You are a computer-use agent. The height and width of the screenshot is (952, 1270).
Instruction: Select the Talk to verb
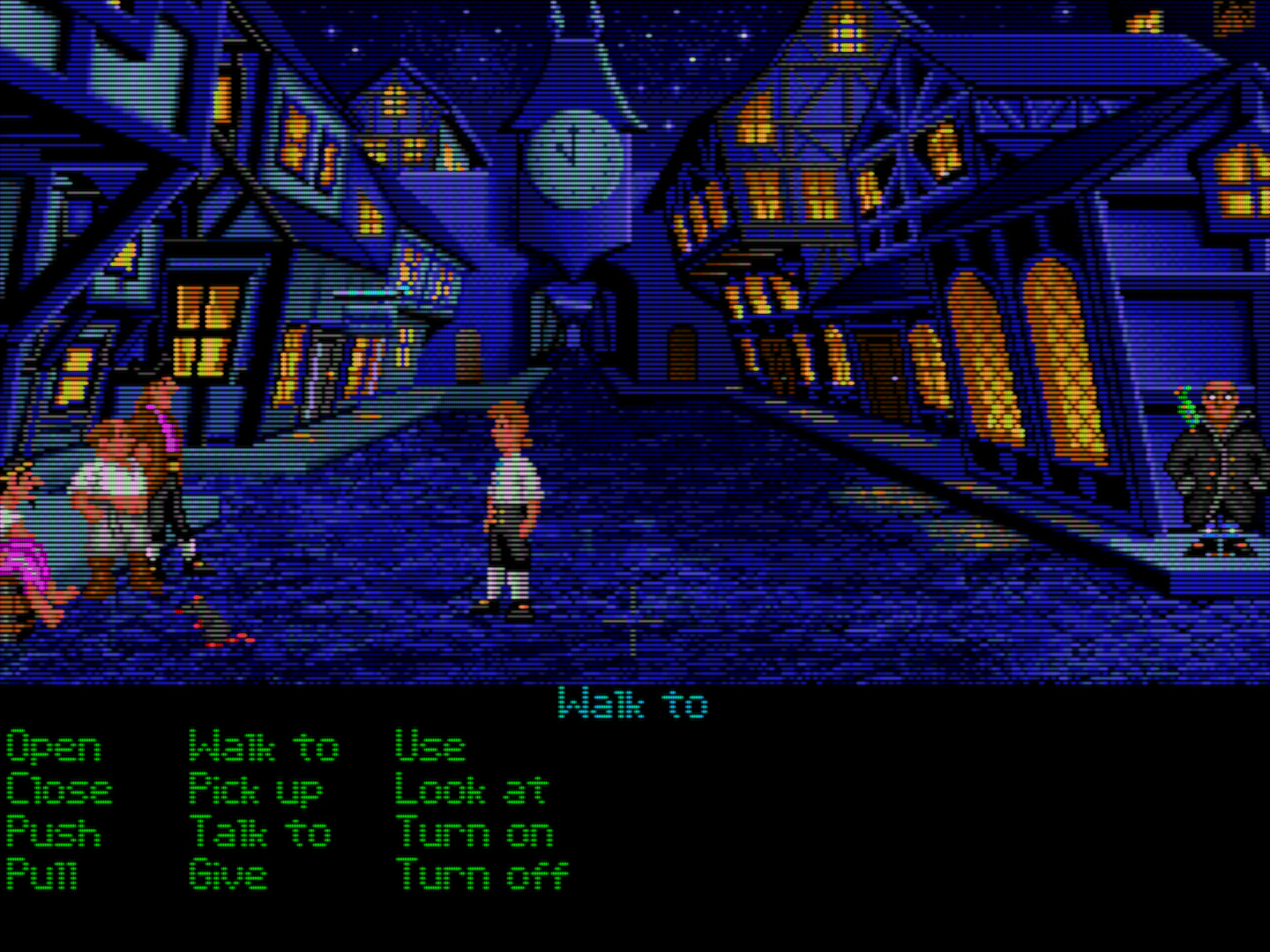click(x=260, y=832)
